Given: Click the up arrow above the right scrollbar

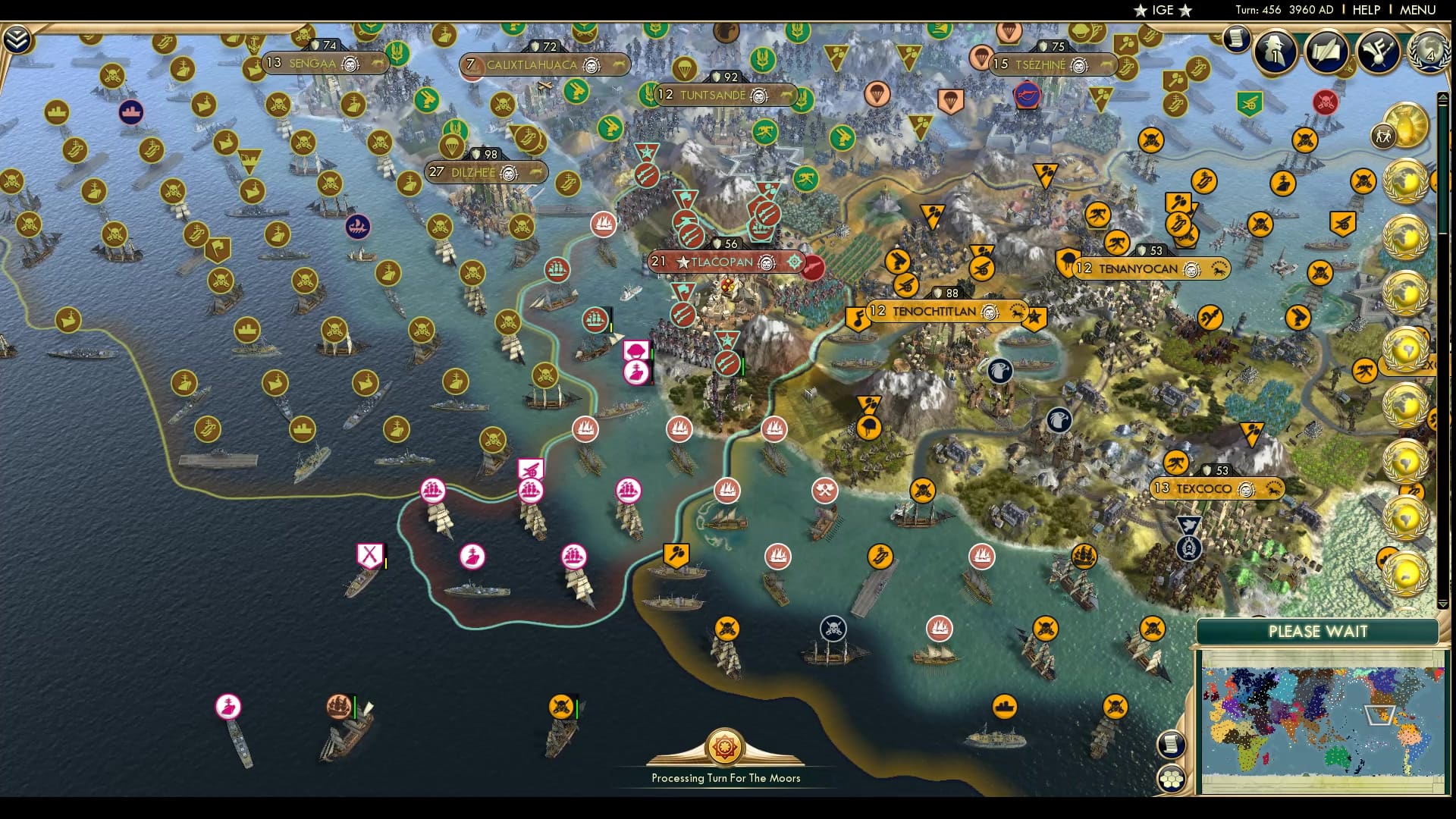Looking at the screenshot, I should click(x=1443, y=97).
